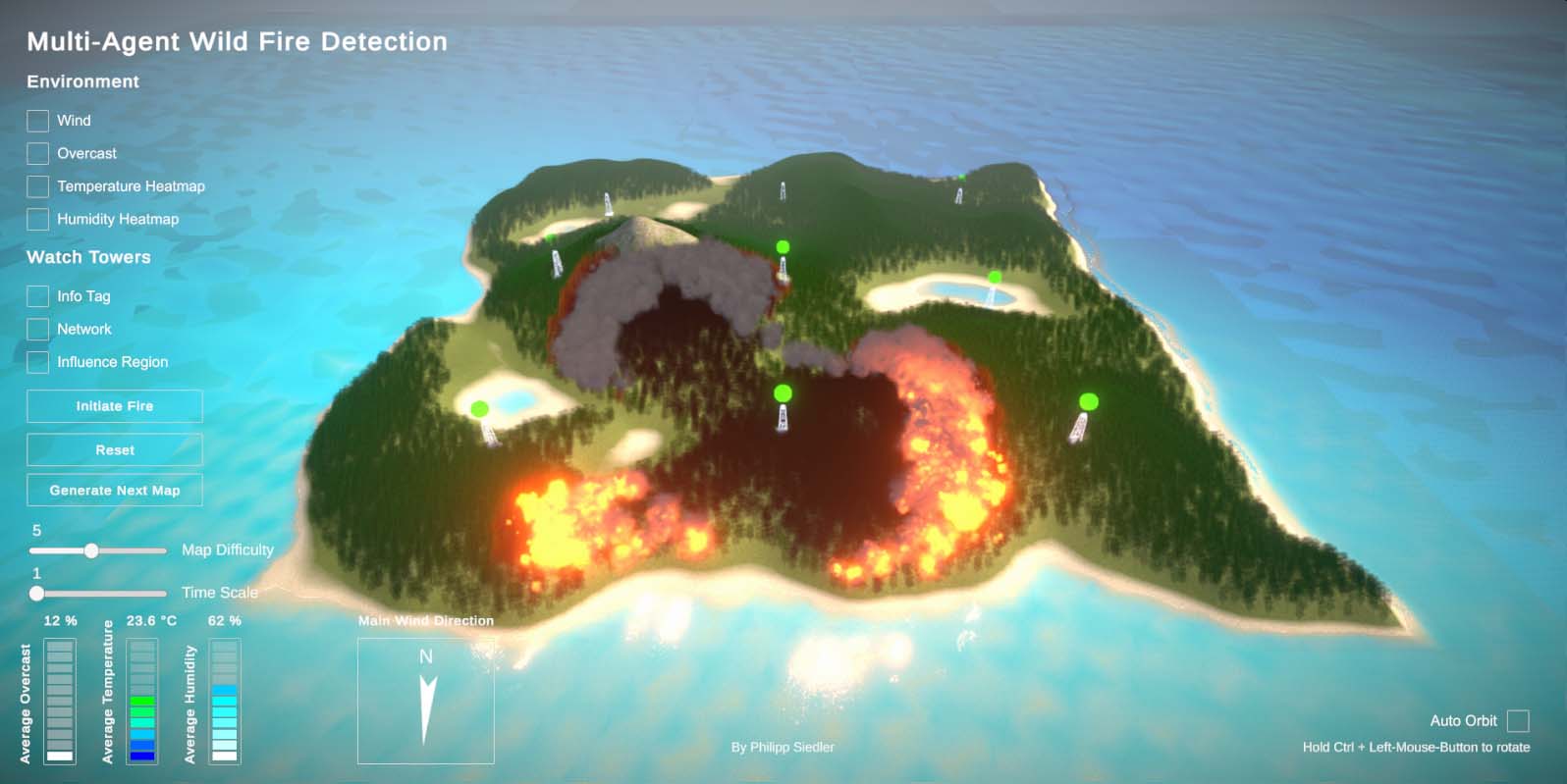Turn on the Humidity Heatmap

[x=37, y=219]
